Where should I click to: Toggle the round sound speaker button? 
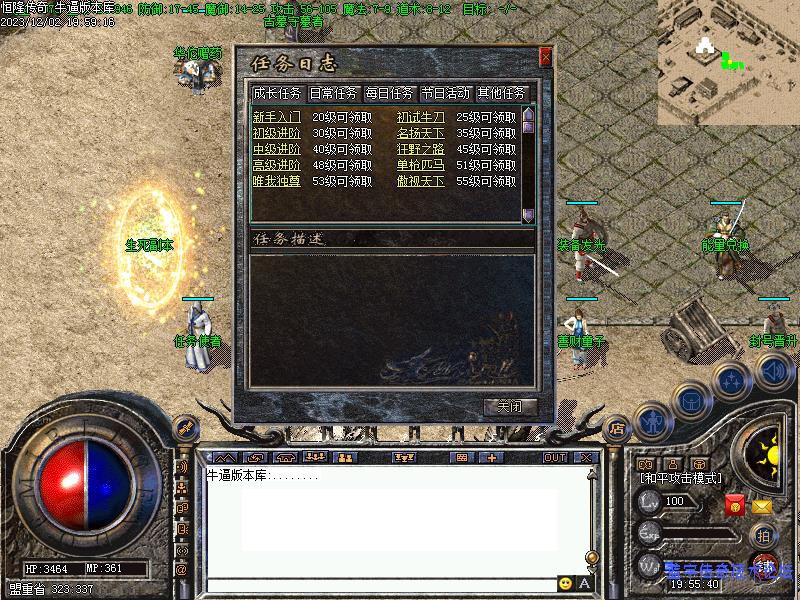click(x=773, y=372)
